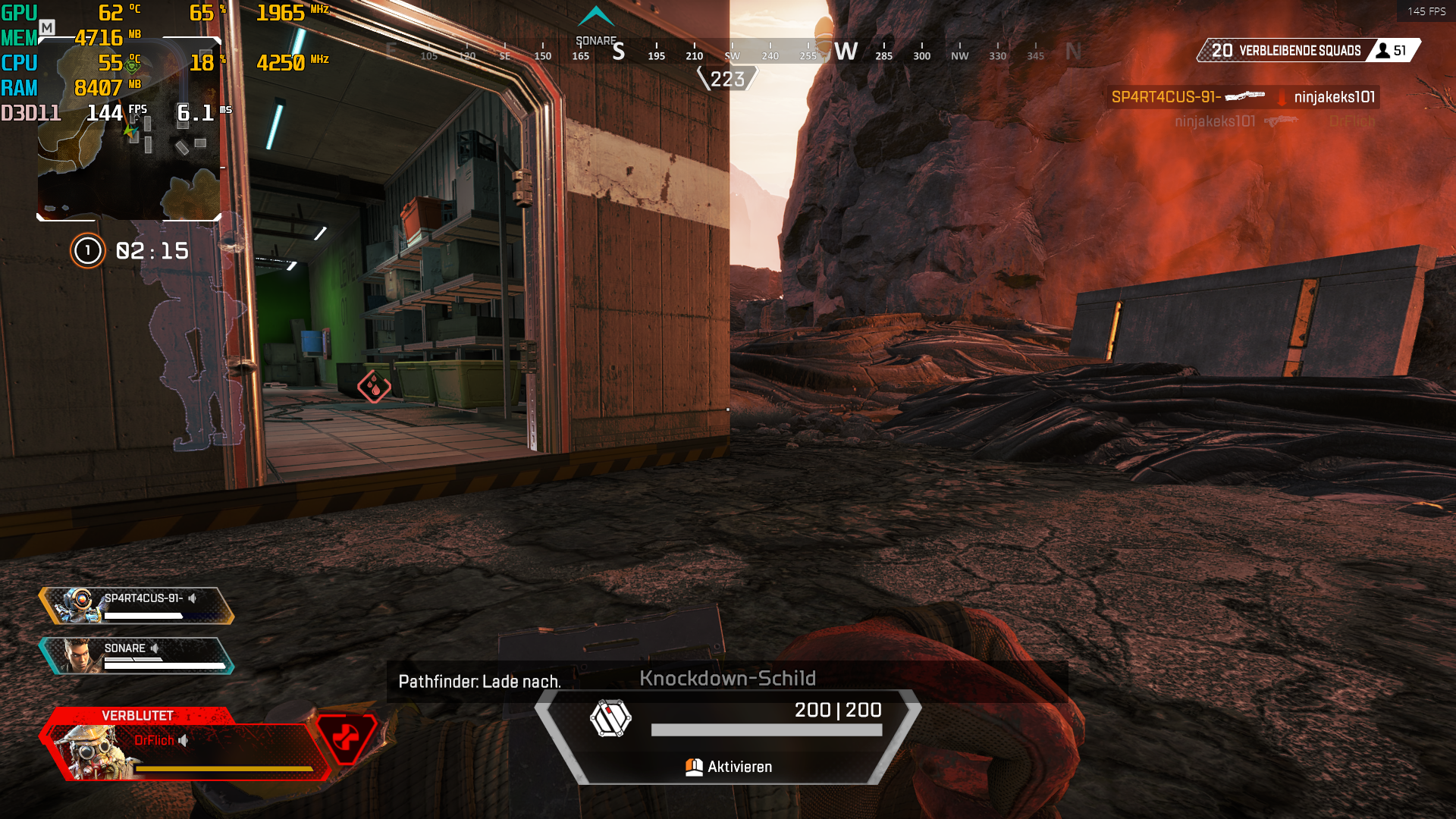The image size is (1456, 819).
Task: Click the VERBLUTET status header
Action: pos(137,714)
